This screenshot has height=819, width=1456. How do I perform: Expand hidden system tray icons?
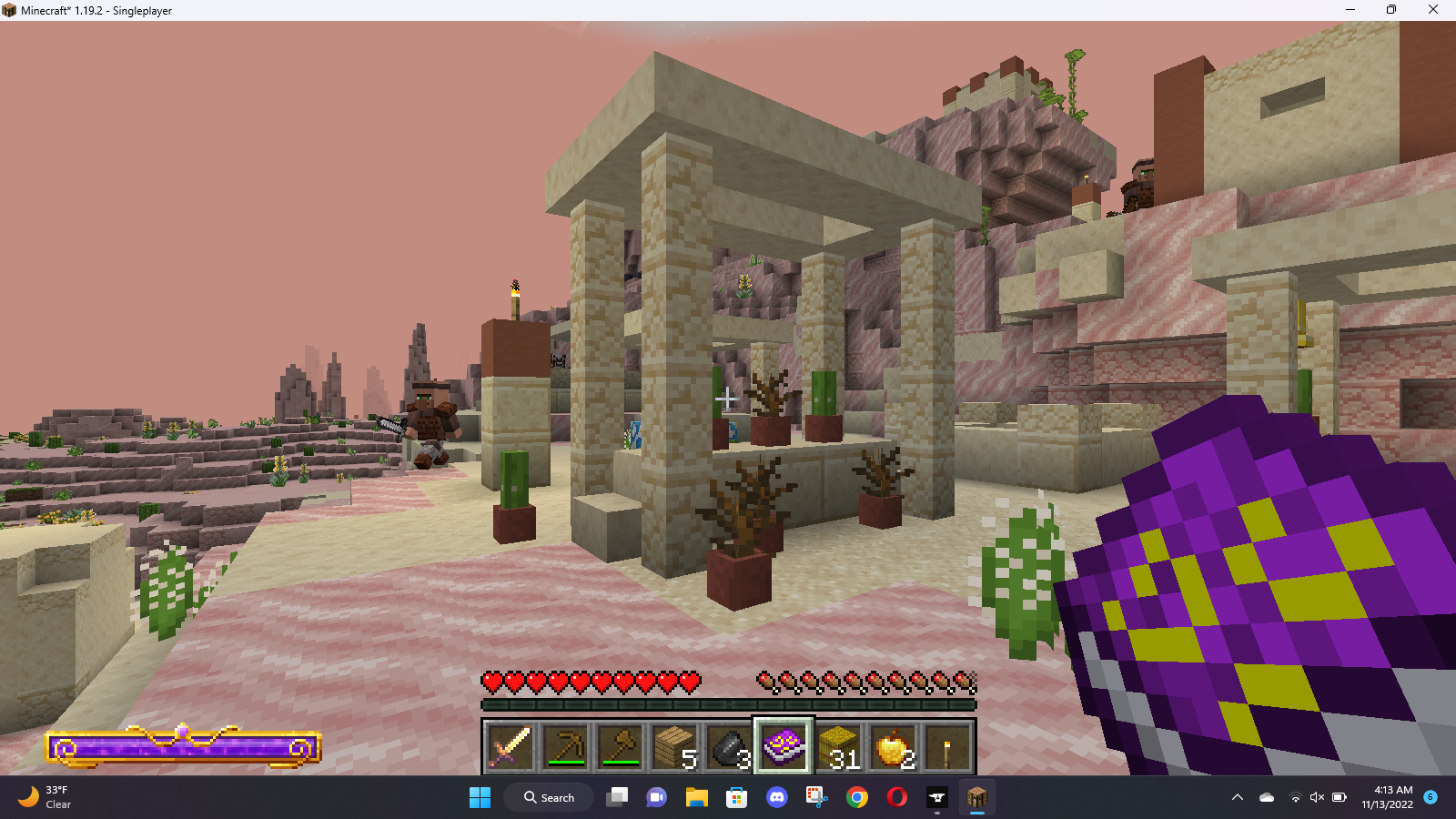(x=1239, y=797)
